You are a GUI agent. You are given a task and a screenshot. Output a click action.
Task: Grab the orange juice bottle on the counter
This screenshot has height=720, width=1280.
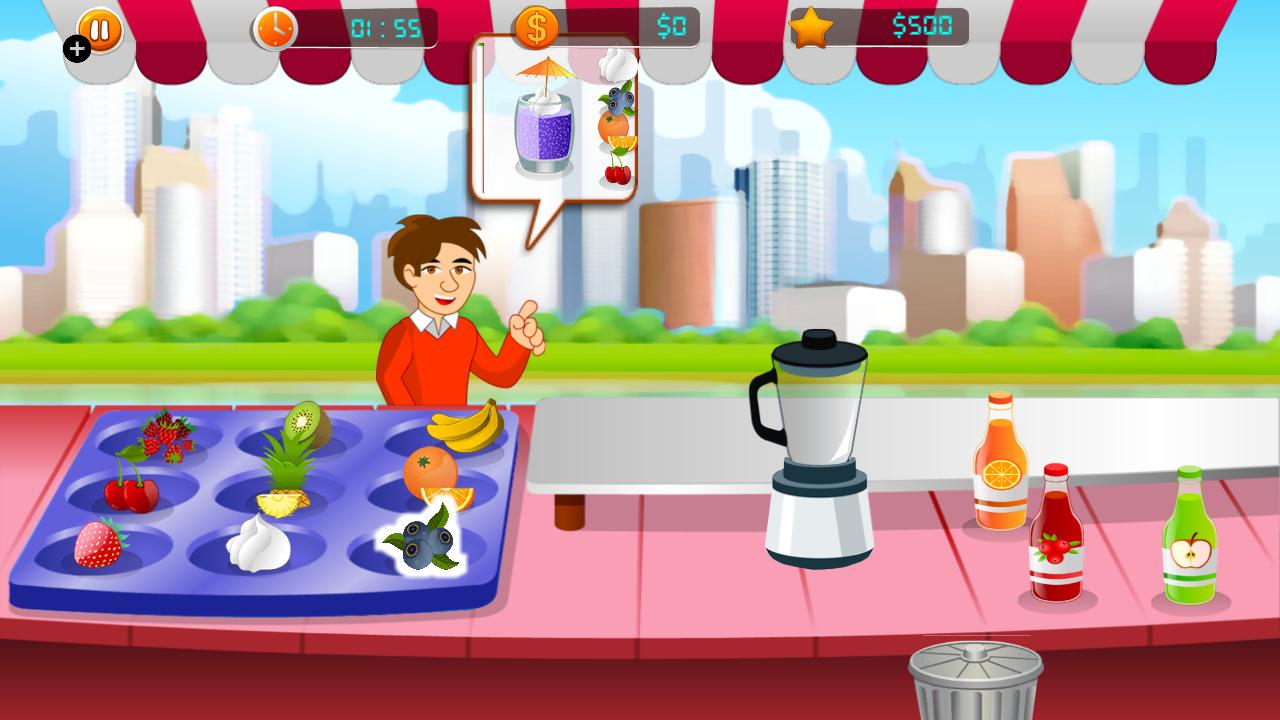[x=1001, y=470]
